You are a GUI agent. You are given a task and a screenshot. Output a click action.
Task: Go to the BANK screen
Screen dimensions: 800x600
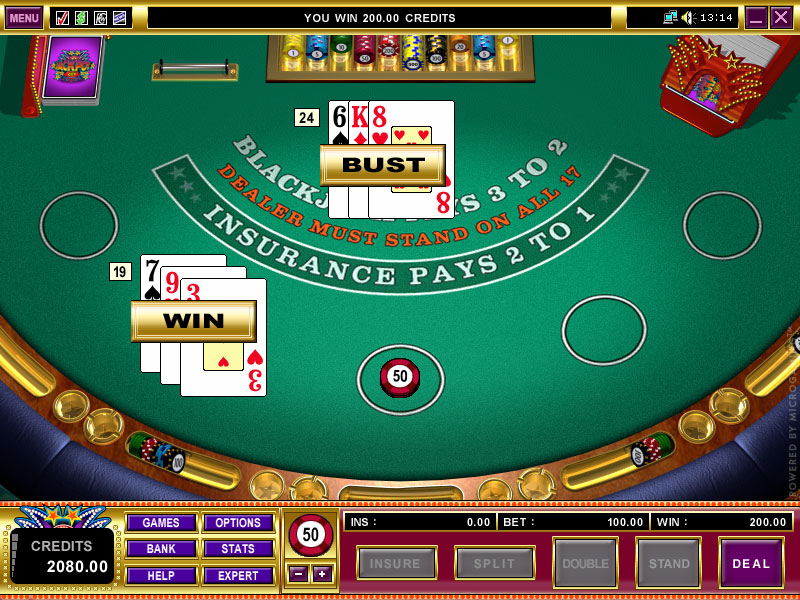[x=160, y=549]
